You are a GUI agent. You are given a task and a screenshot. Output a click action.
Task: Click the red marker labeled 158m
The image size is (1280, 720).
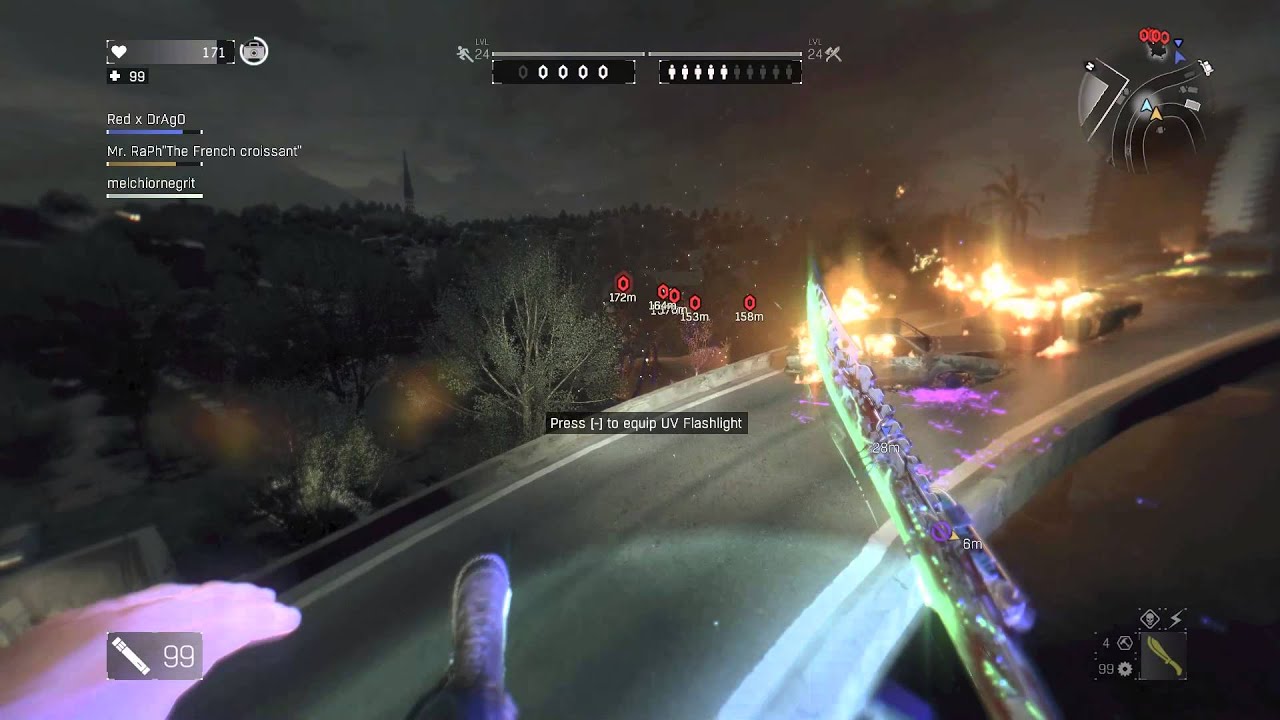(x=749, y=302)
